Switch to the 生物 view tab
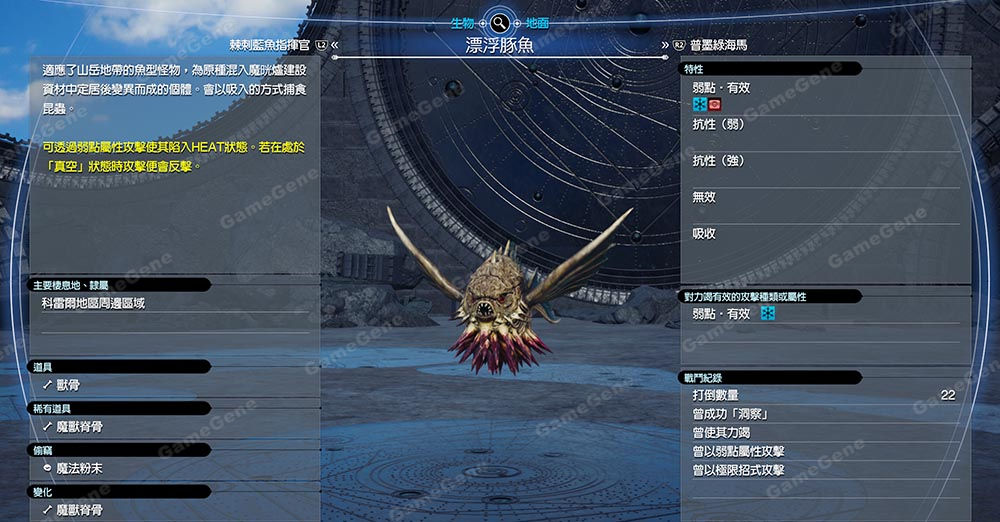The height and width of the screenshot is (522, 1000). tap(463, 21)
